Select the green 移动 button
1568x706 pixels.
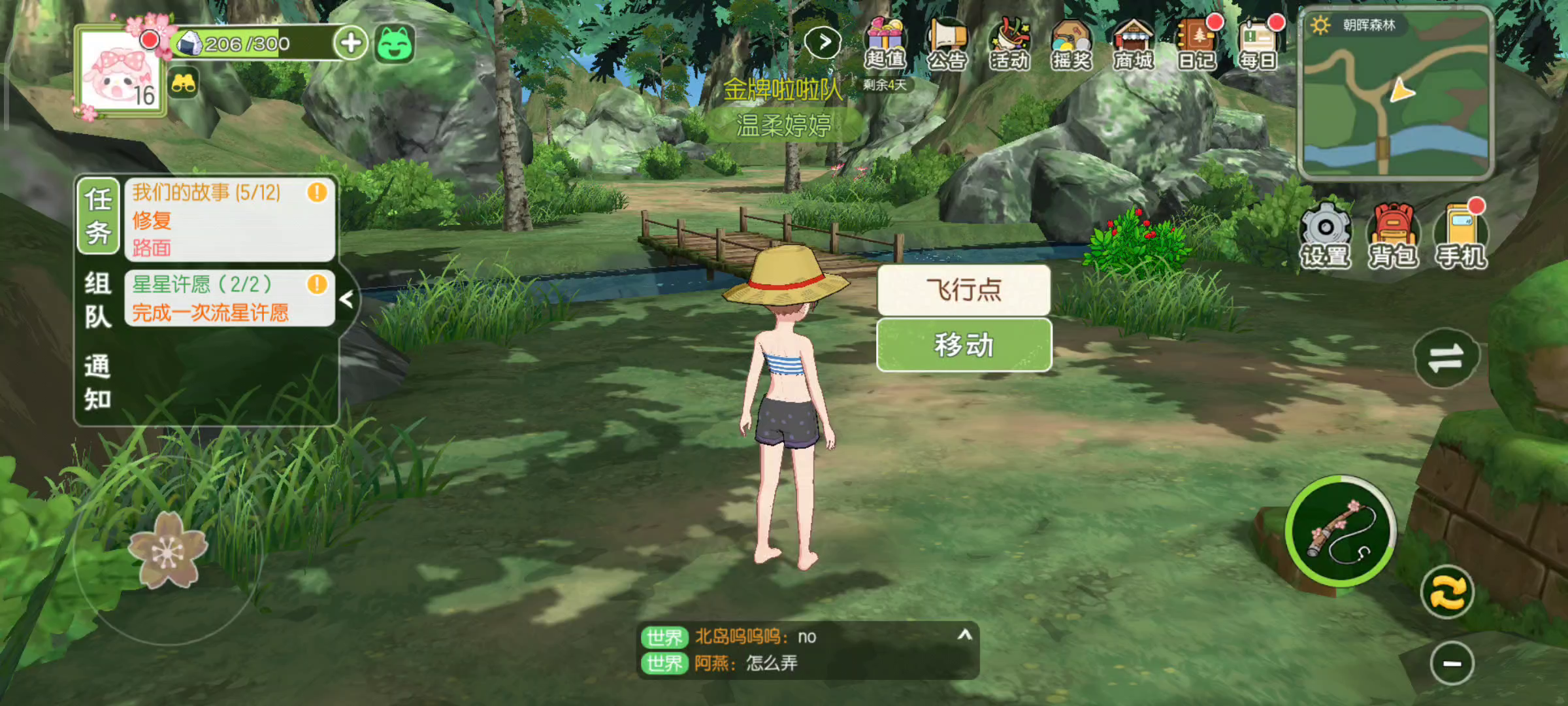click(964, 345)
